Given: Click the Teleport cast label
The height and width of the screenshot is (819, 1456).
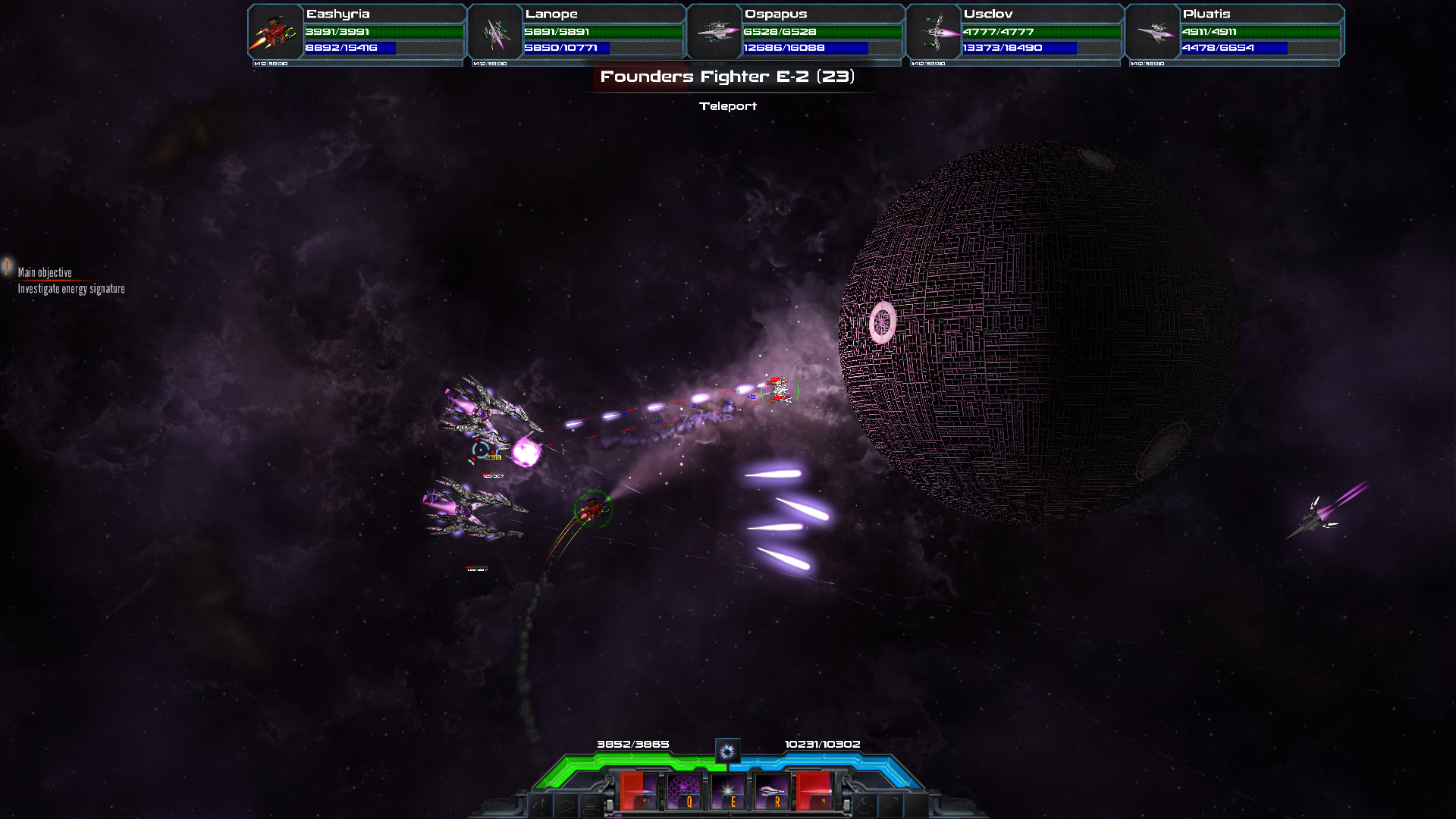Looking at the screenshot, I should click(727, 106).
